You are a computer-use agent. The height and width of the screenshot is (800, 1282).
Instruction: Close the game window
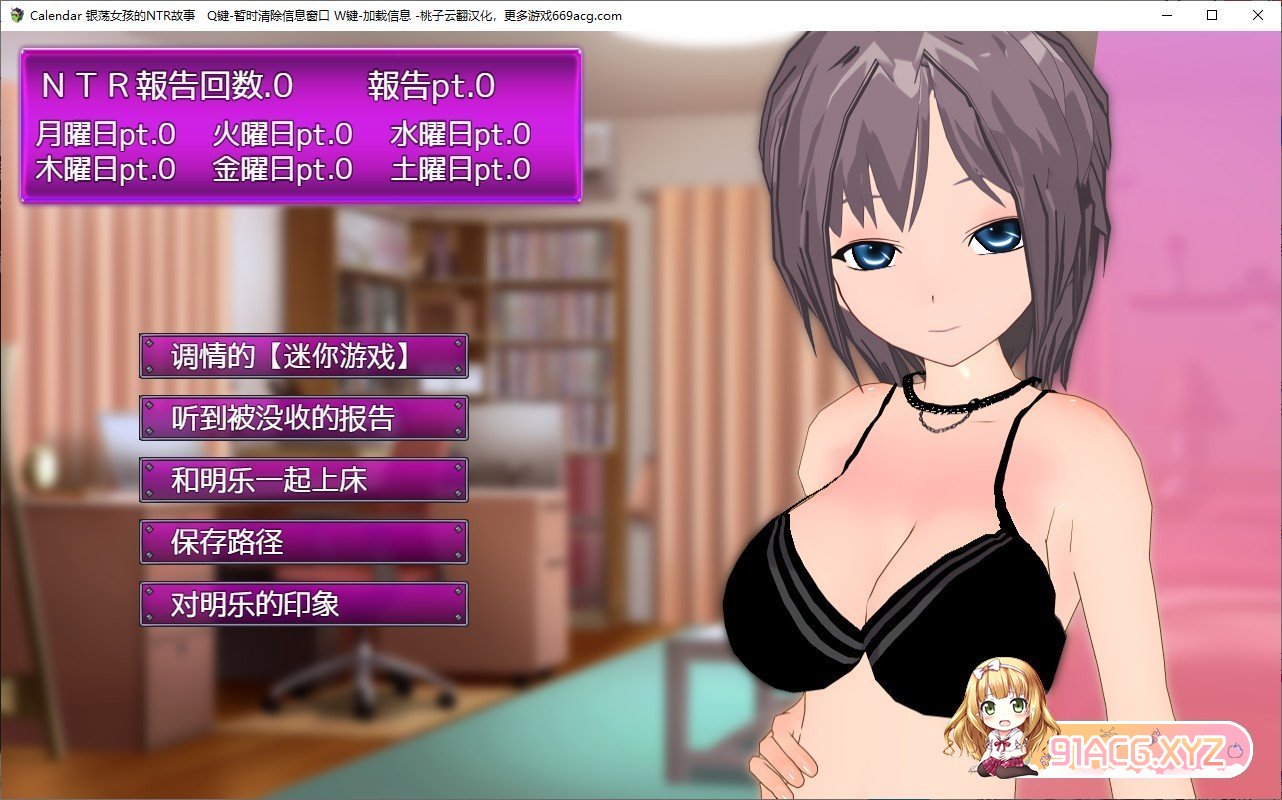(1258, 15)
